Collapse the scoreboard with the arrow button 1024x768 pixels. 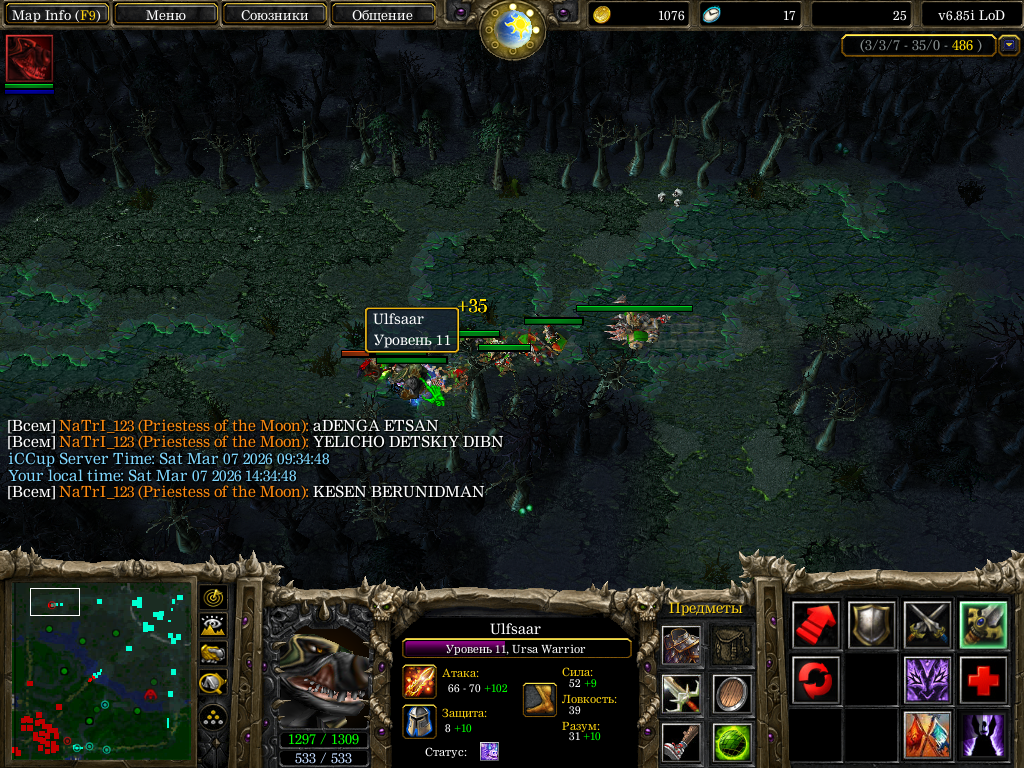pos(1009,45)
